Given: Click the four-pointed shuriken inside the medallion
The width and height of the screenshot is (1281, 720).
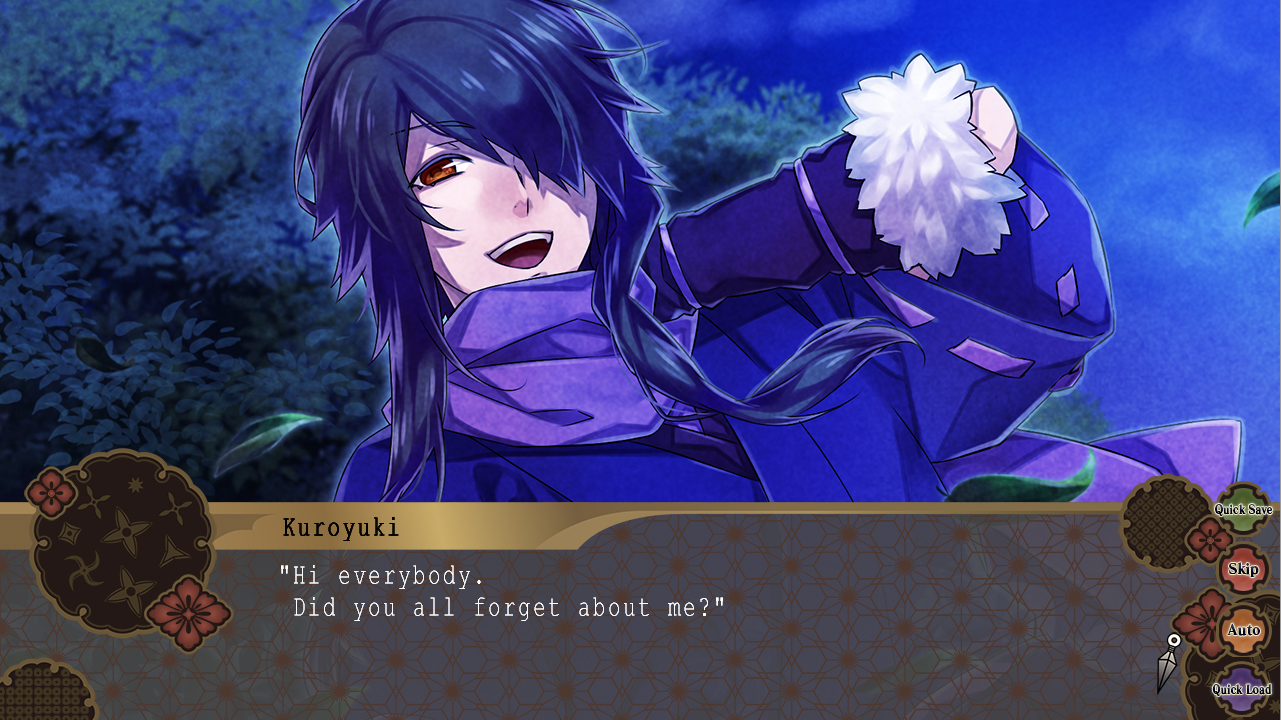Looking at the screenshot, I should click(128, 530).
